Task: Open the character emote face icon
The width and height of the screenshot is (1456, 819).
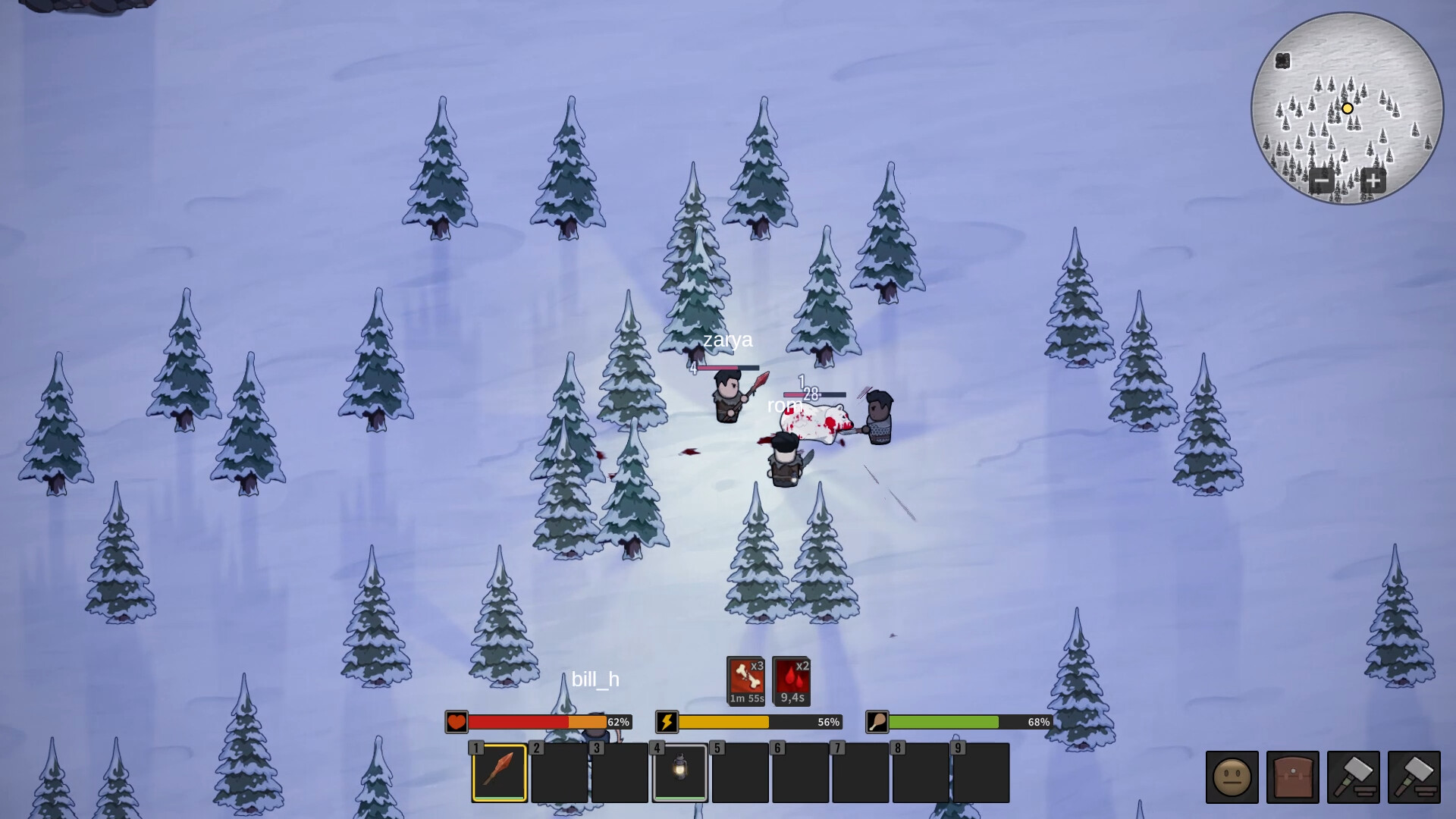Action: 1233,777
